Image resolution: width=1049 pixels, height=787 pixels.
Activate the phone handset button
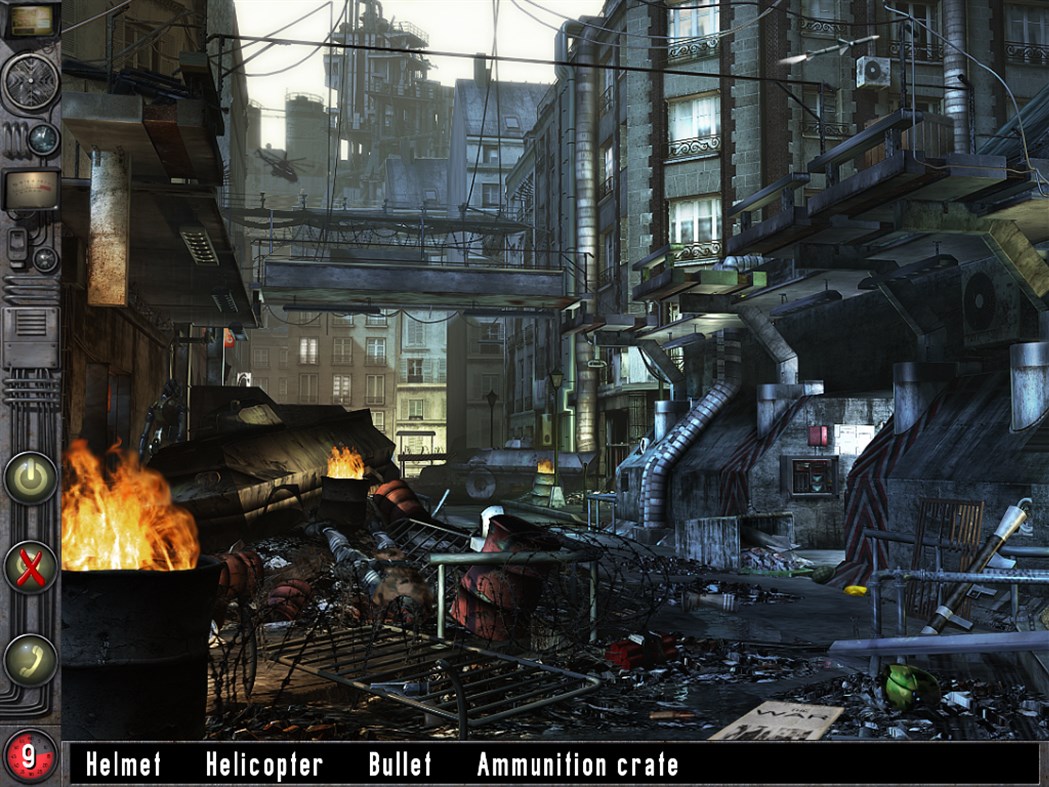click(x=30, y=659)
